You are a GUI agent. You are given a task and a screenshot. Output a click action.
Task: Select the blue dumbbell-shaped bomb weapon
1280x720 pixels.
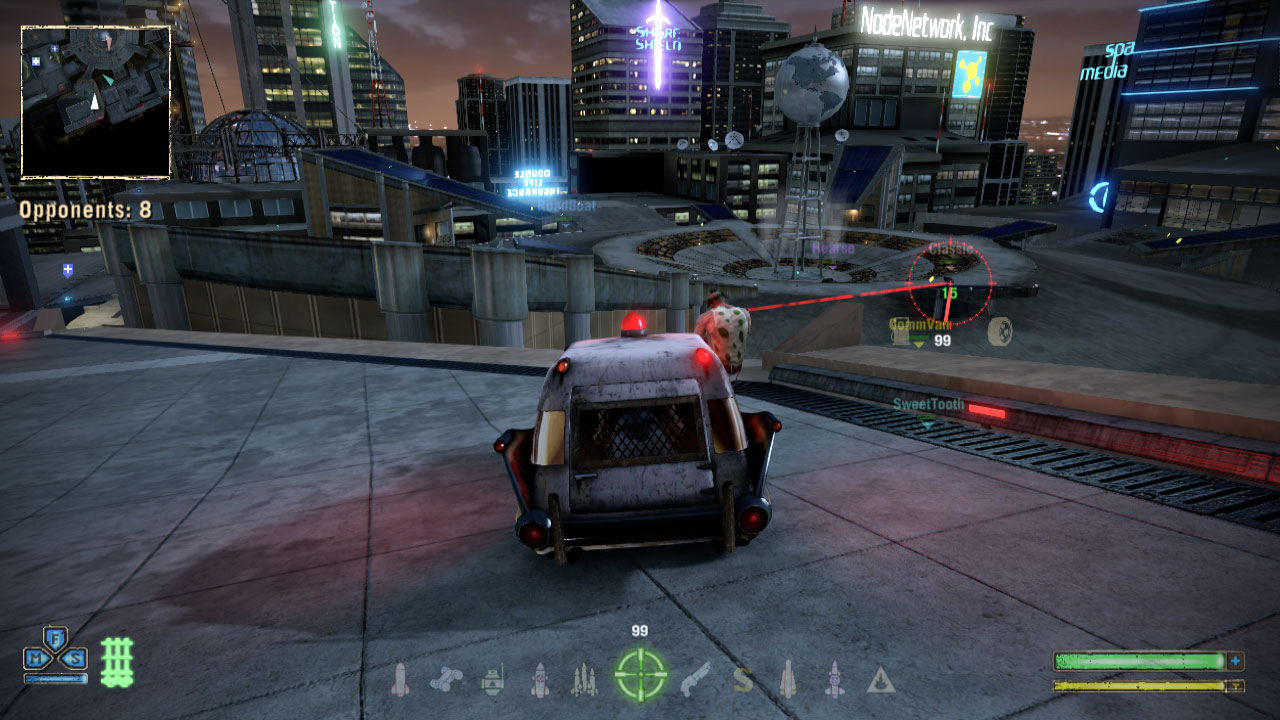tap(445, 680)
